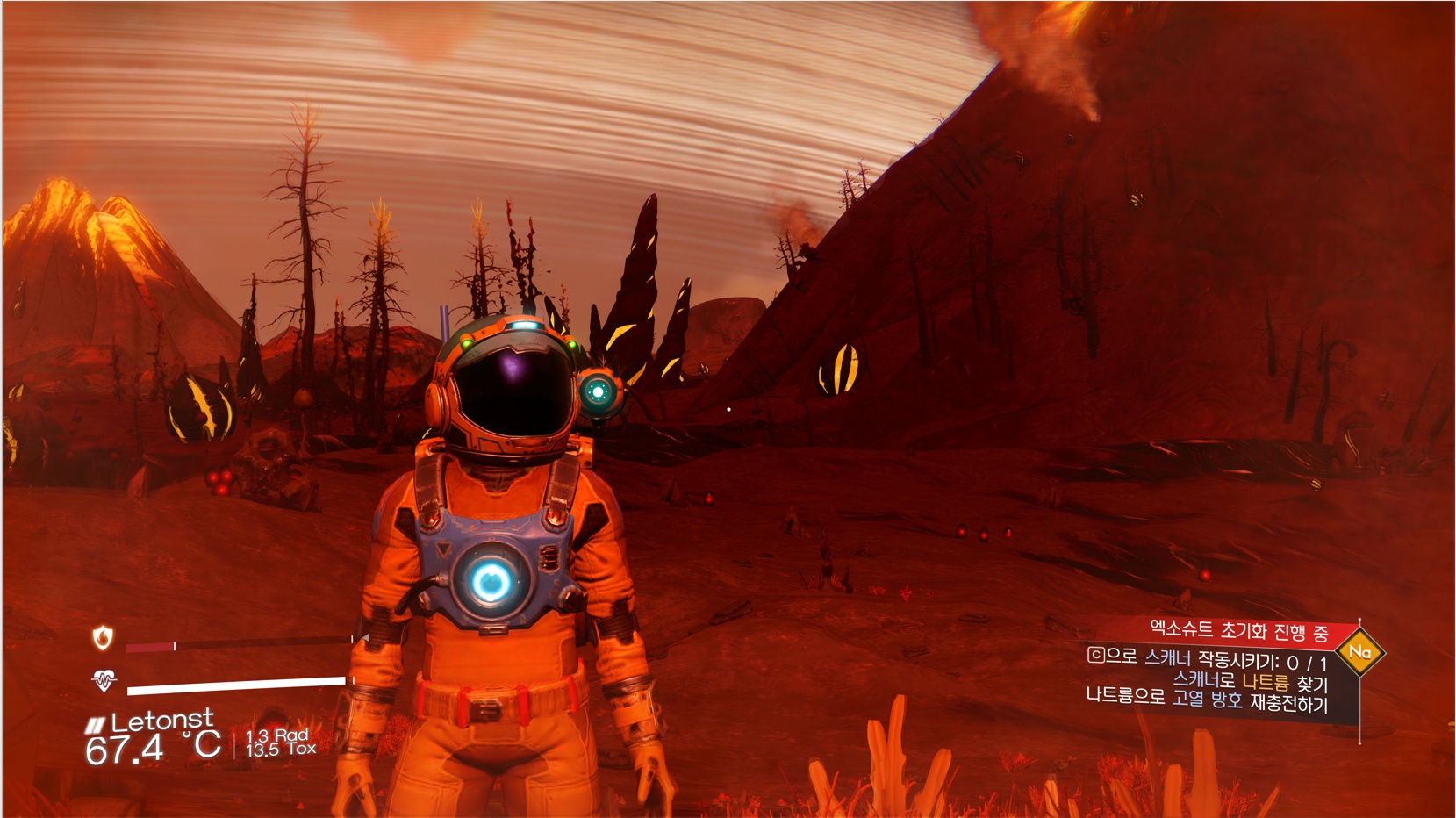The height and width of the screenshot is (818, 1456).
Task: Select the 엑소슈트 초기화 진행 중 mission header
Action: 1237,630
